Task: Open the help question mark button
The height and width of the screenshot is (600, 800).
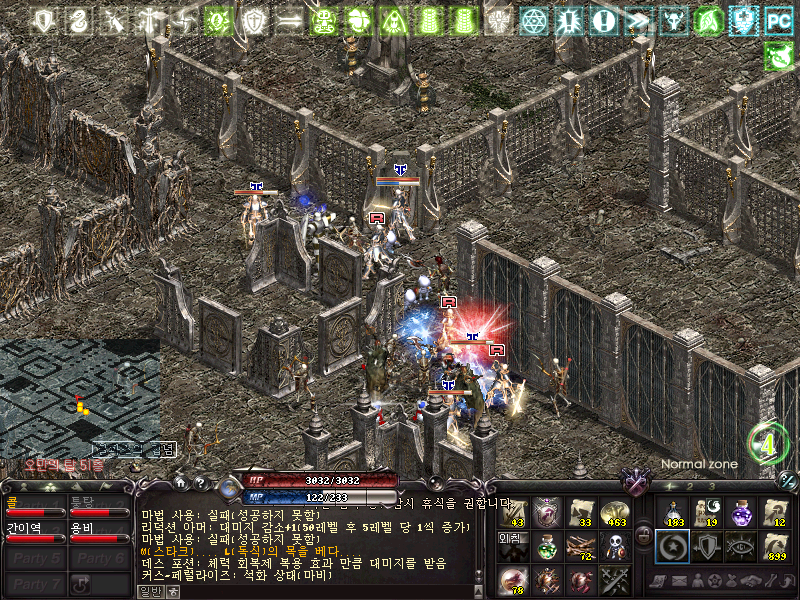Action: [201, 482]
